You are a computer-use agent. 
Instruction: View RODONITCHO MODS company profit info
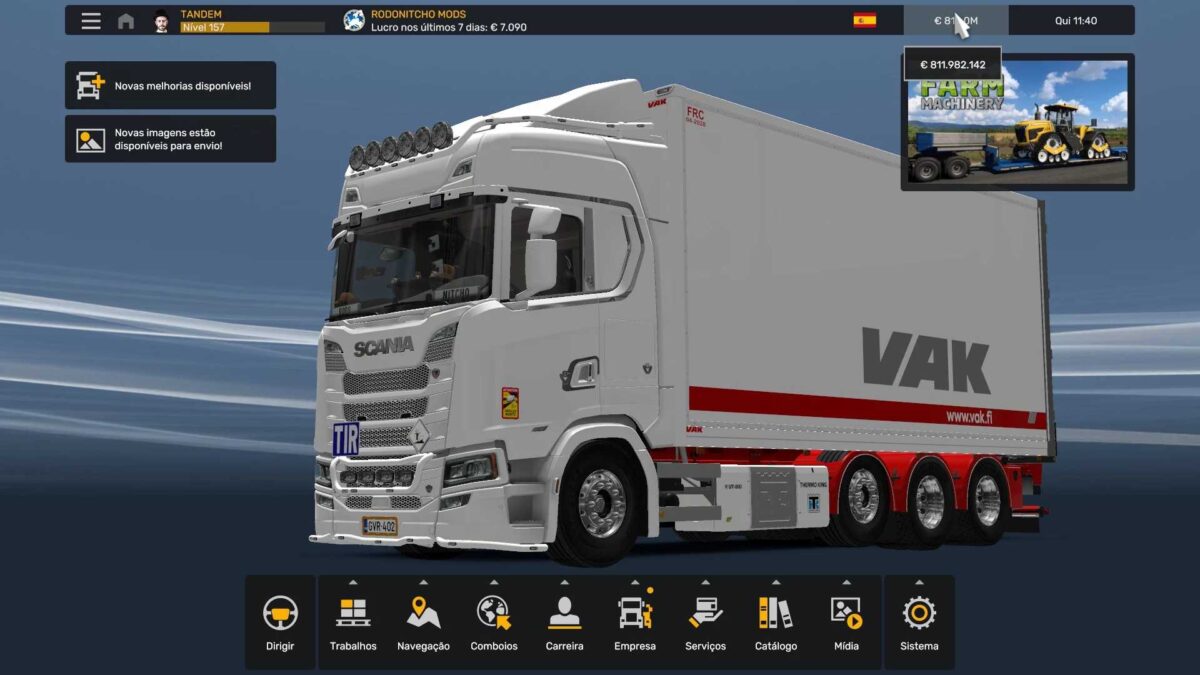pyautogui.click(x=435, y=21)
